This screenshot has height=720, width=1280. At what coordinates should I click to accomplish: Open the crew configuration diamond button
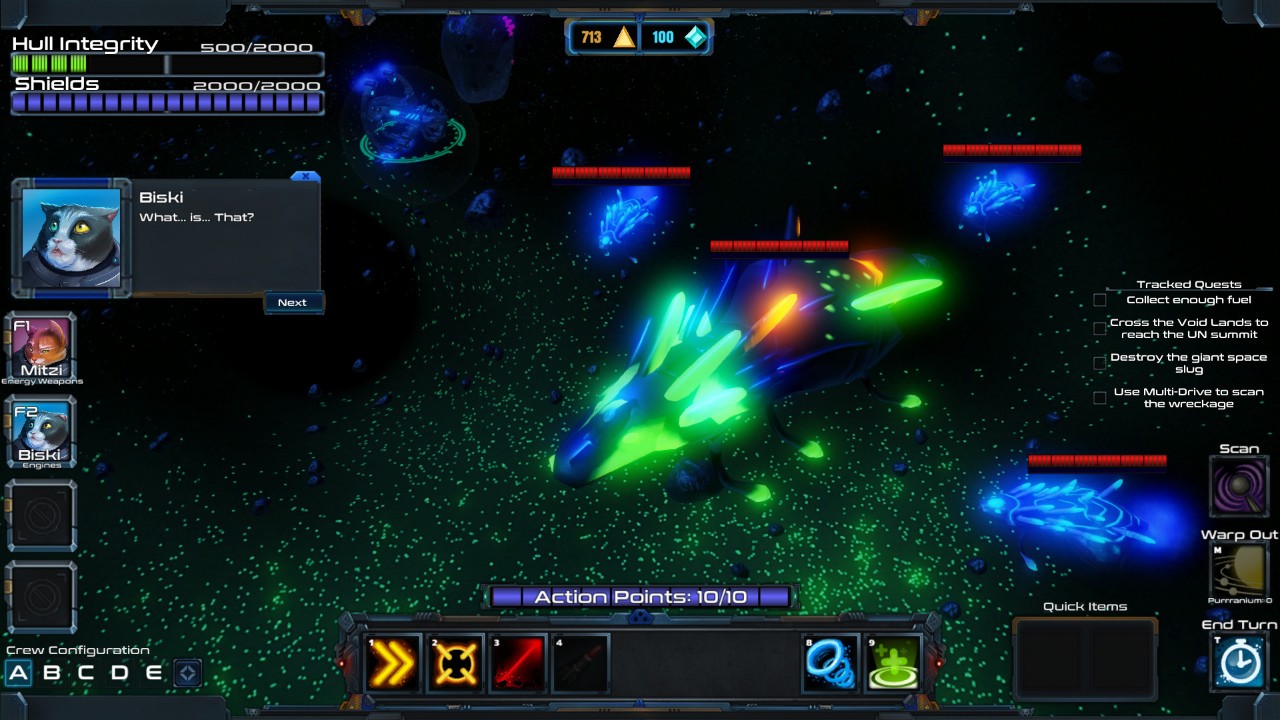click(x=187, y=673)
